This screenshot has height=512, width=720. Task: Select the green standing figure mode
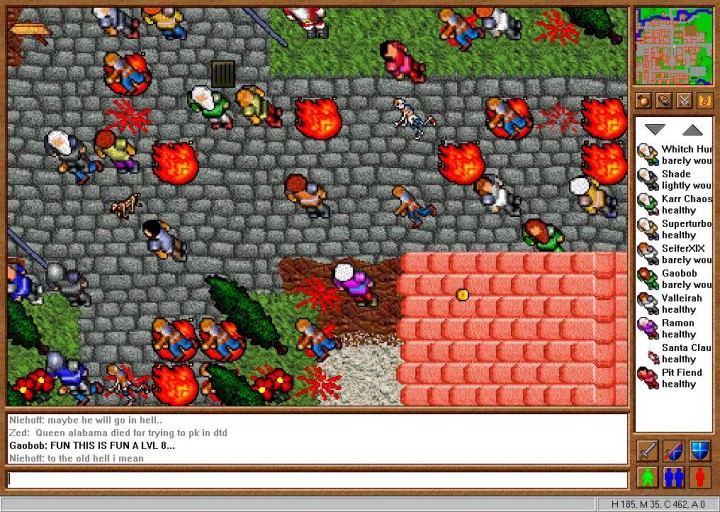pyautogui.click(x=647, y=477)
